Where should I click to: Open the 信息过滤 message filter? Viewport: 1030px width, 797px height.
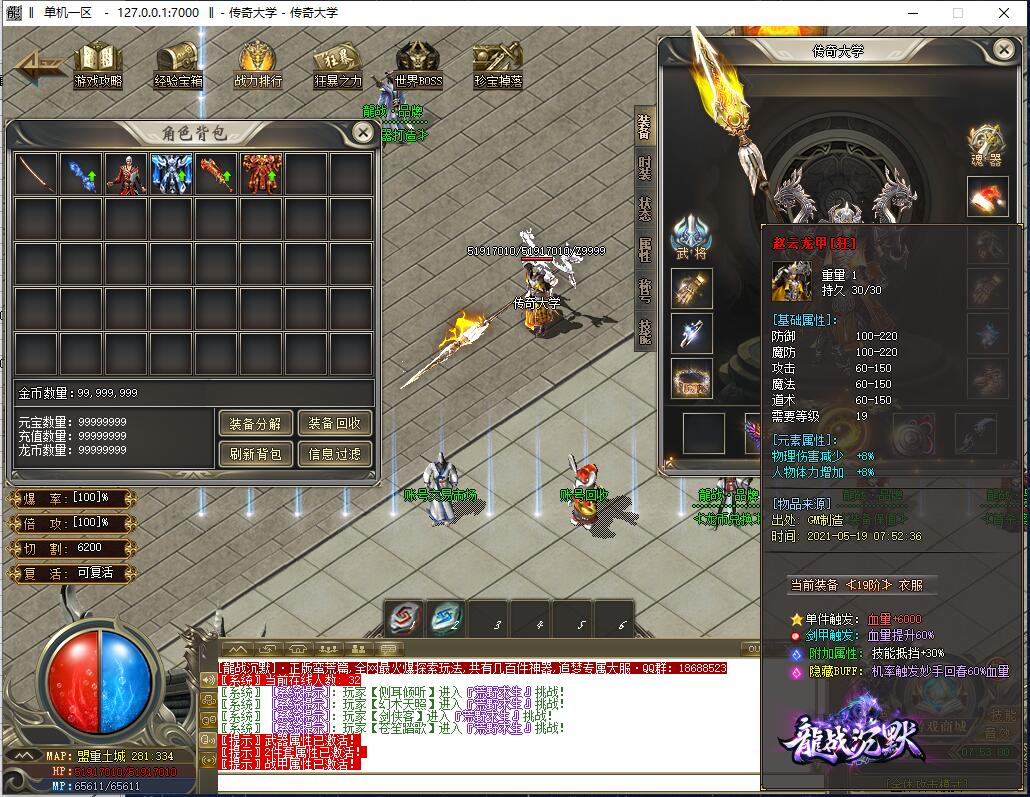coord(335,454)
